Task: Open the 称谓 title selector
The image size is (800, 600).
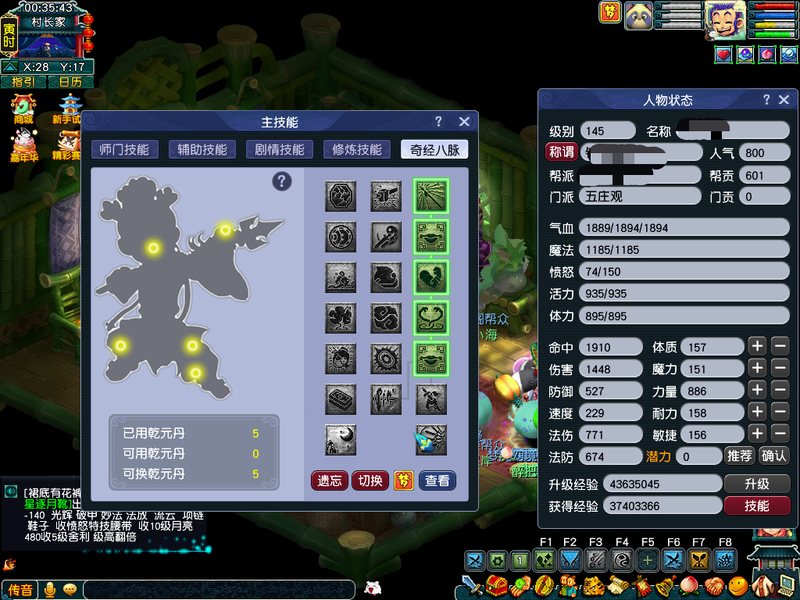Action: point(562,152)
